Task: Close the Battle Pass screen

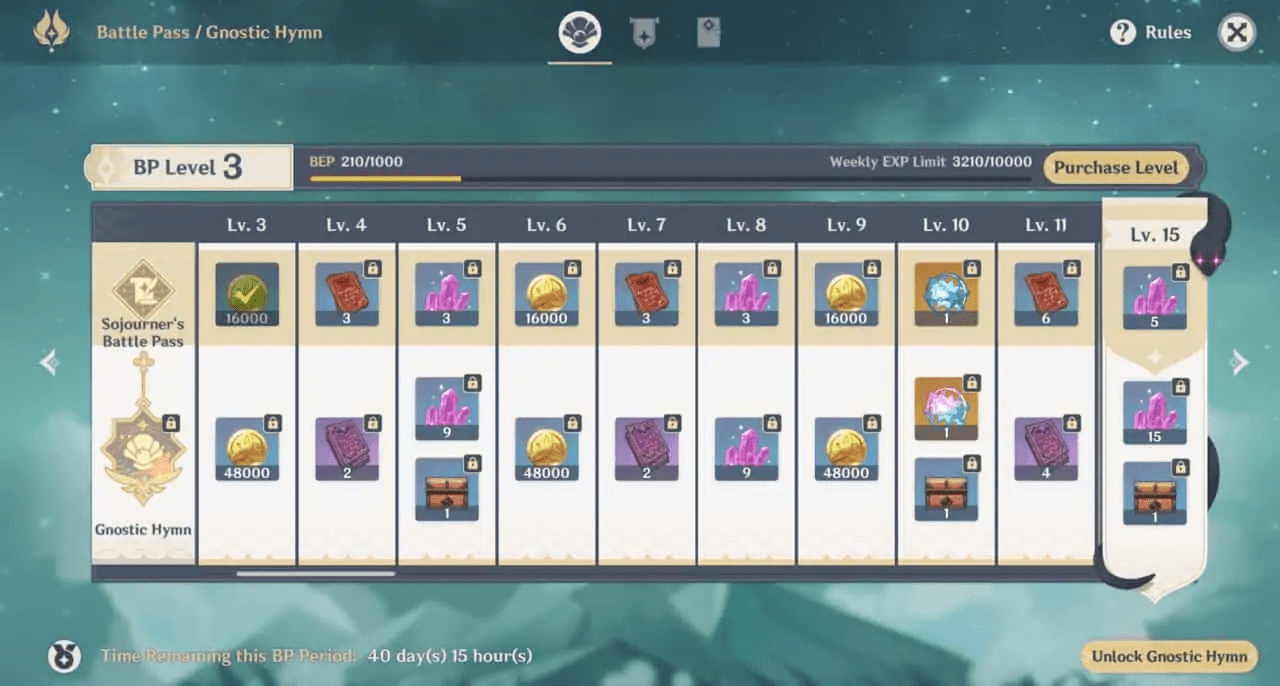Action: coord(1237,33)
